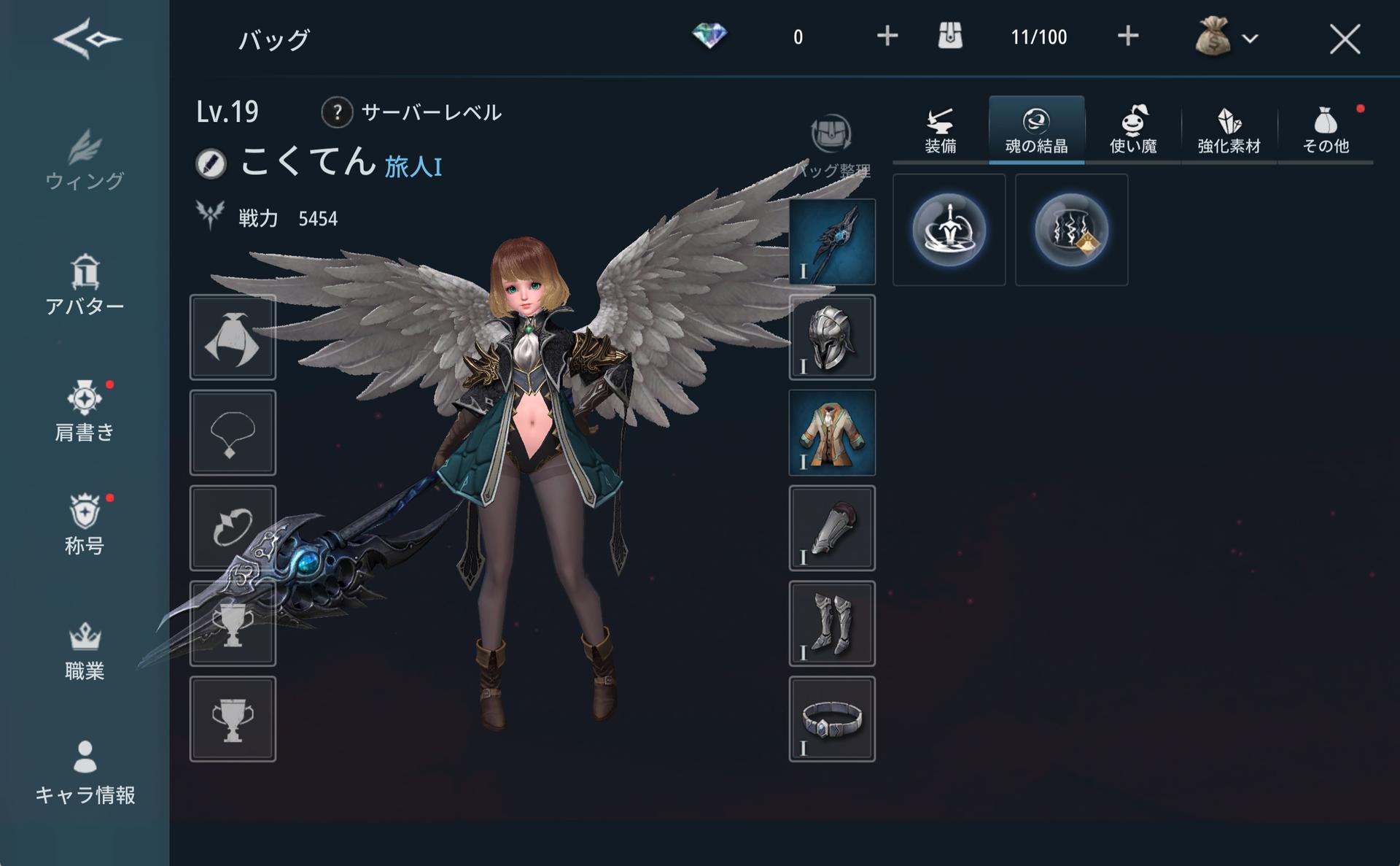Screen dimensions: 1400x866
Task: Click the edit name pencil icon
Action: pos(211,163)
